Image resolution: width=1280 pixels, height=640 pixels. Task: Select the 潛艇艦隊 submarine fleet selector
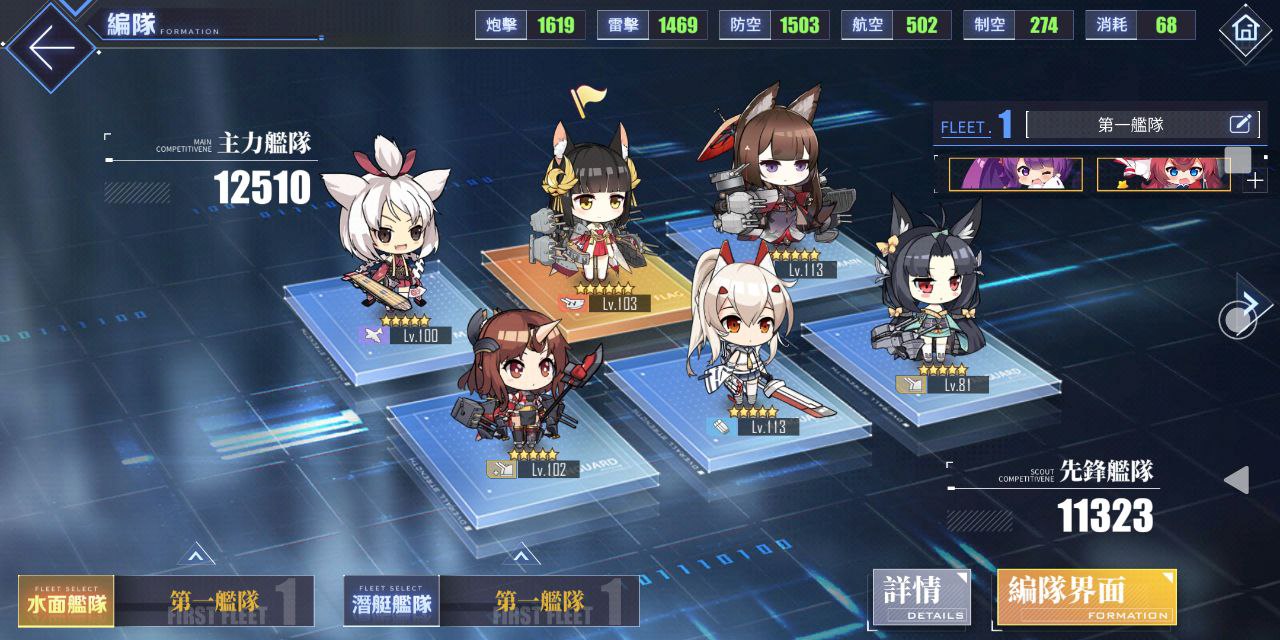(x=391, y=602)
